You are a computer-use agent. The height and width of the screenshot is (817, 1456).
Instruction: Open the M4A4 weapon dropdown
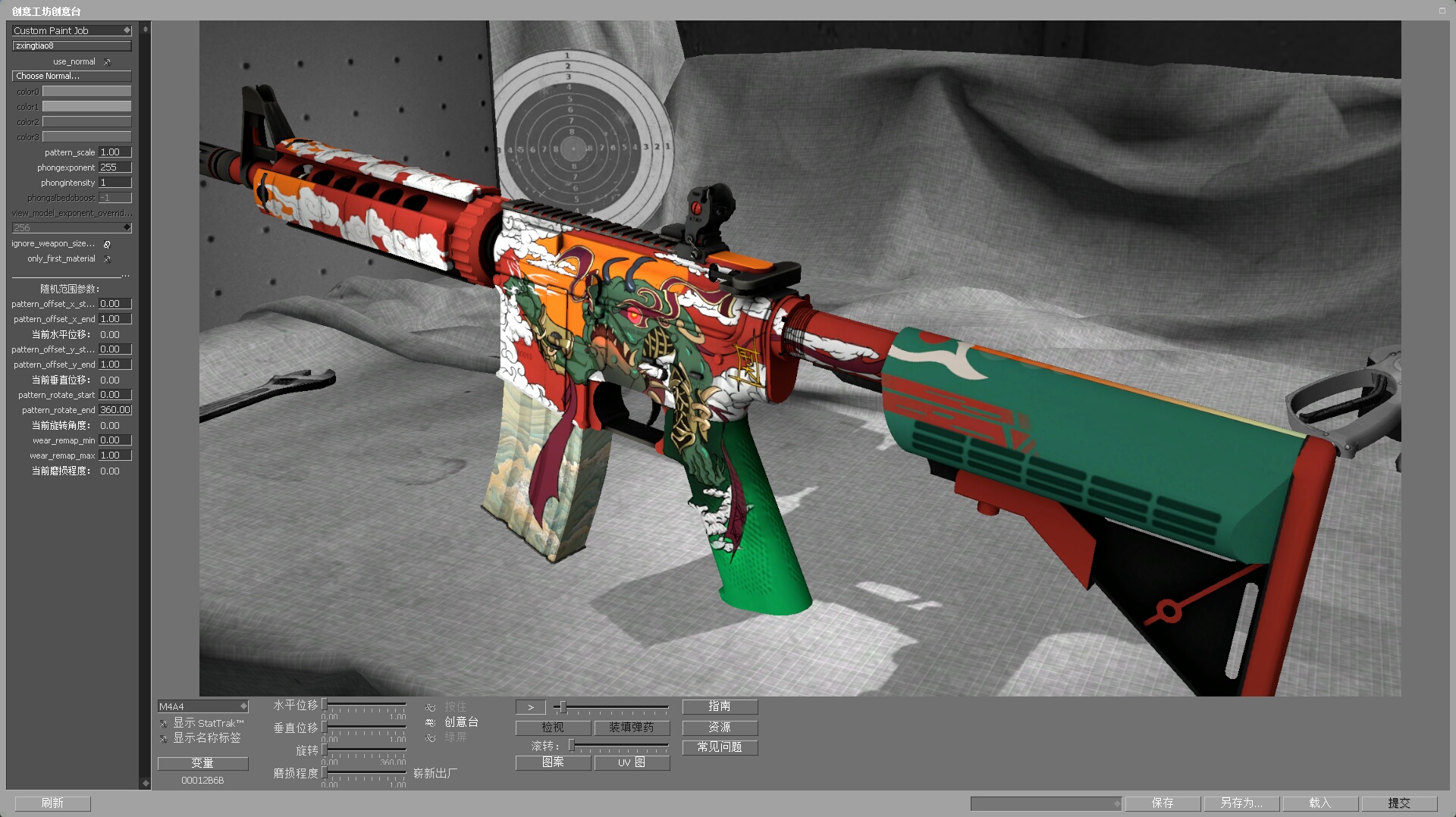pos(202,706)
